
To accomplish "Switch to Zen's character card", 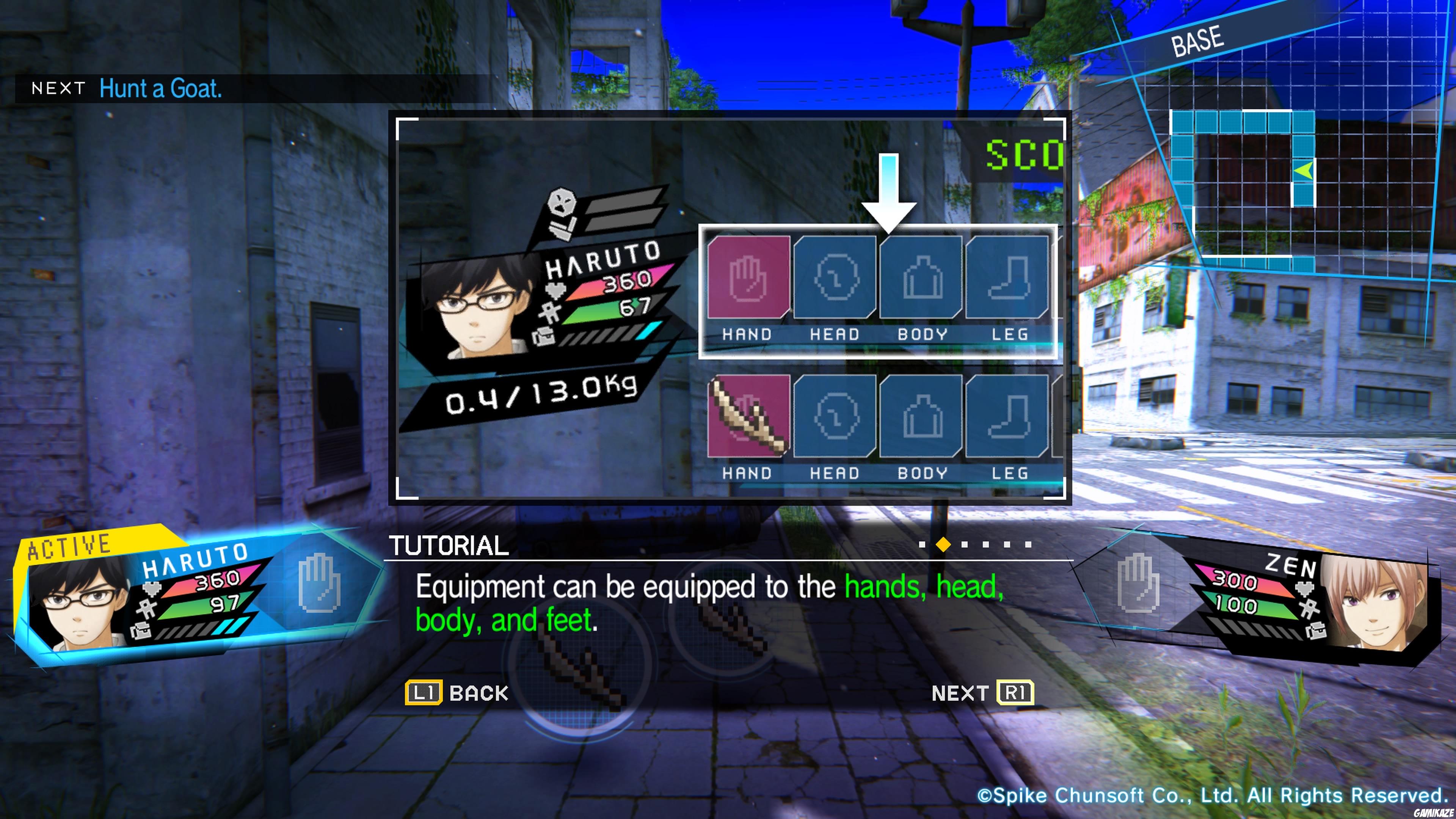I will (x=1317, y=599).
